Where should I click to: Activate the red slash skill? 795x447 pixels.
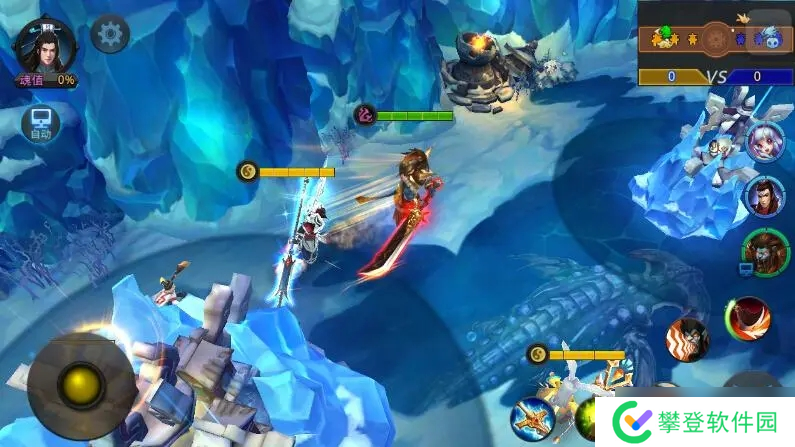click(x=748, y=318)
